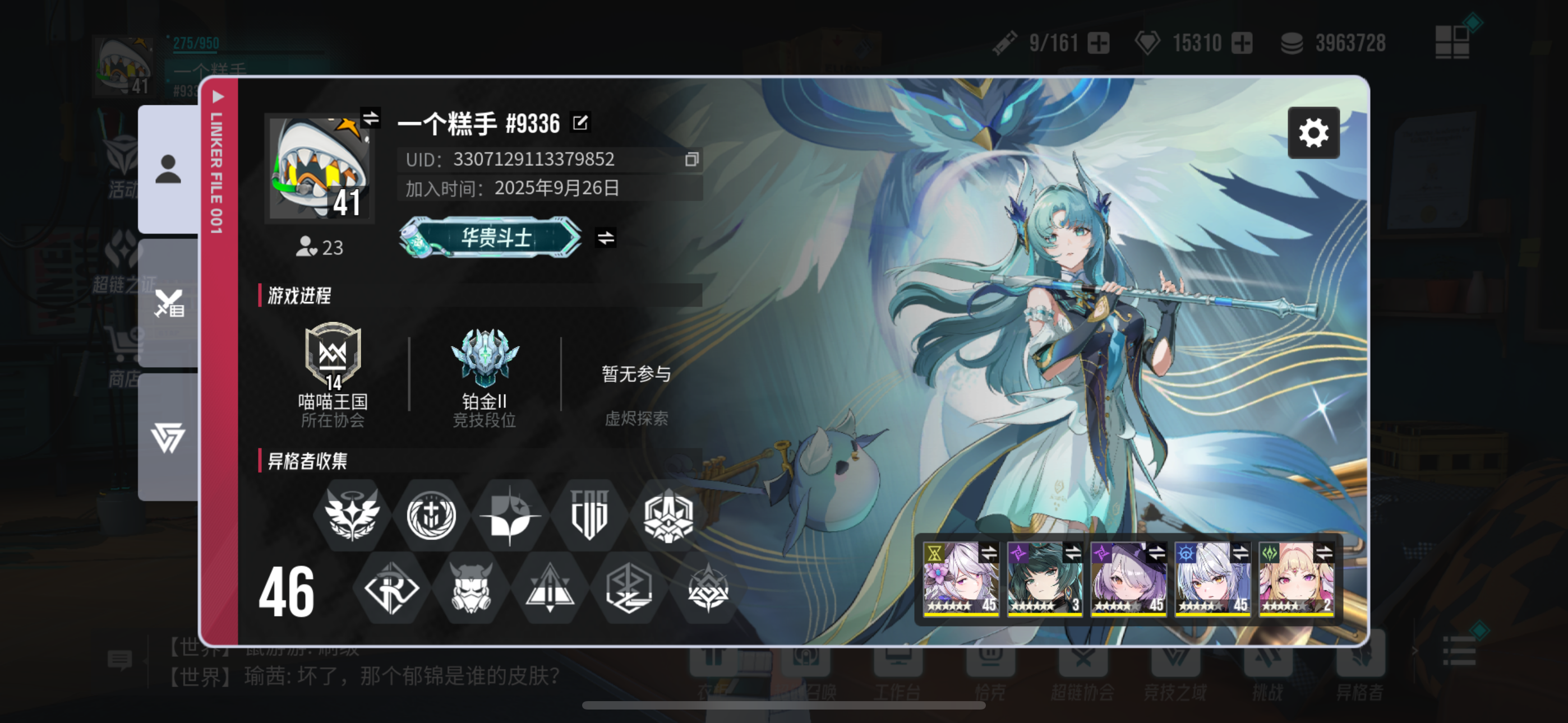This screenshot has height=723, width=1568.
Task: Open the 挑战 challenge icon
Action: click(x=1268, y=660)
